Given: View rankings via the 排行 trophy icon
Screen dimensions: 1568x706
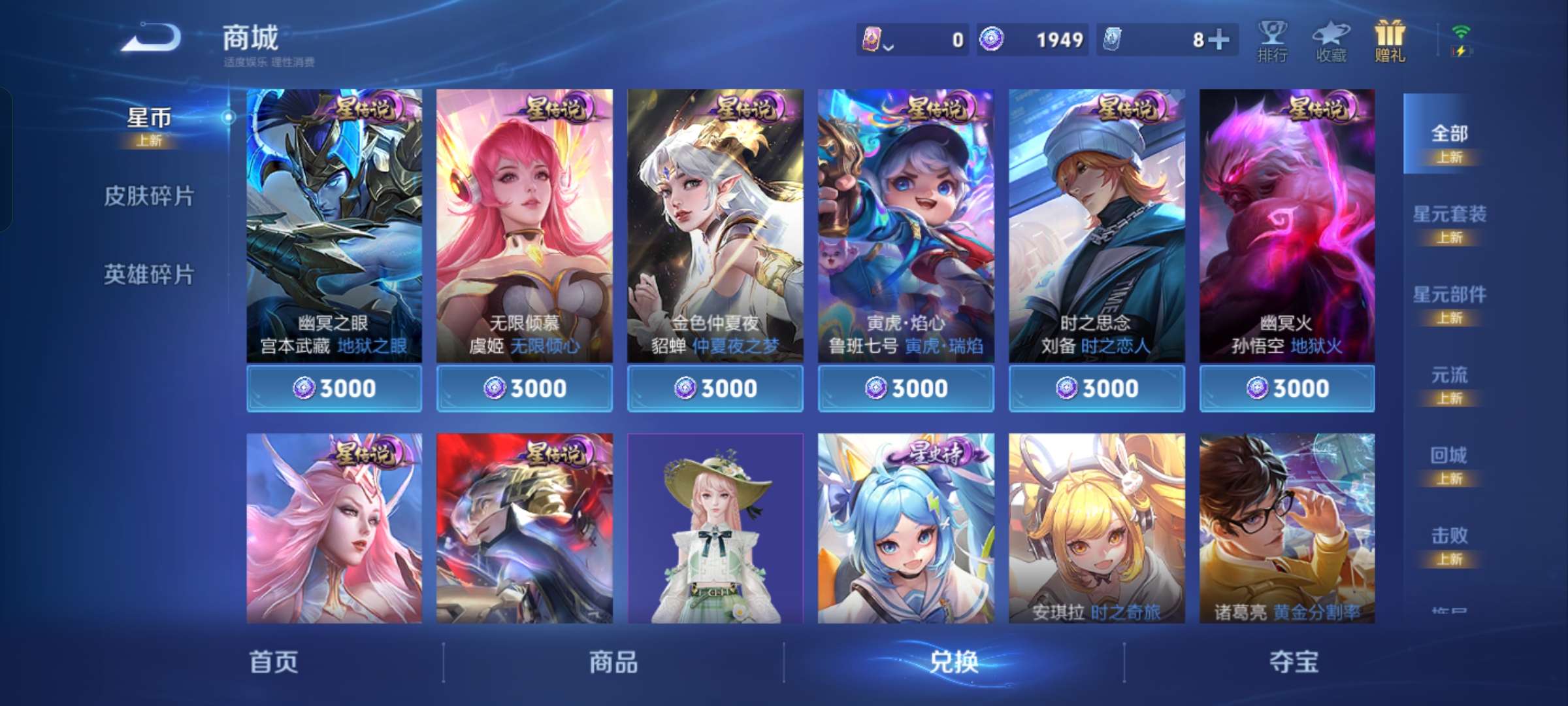Looking at the screenshot, I should click(1271, 41).
